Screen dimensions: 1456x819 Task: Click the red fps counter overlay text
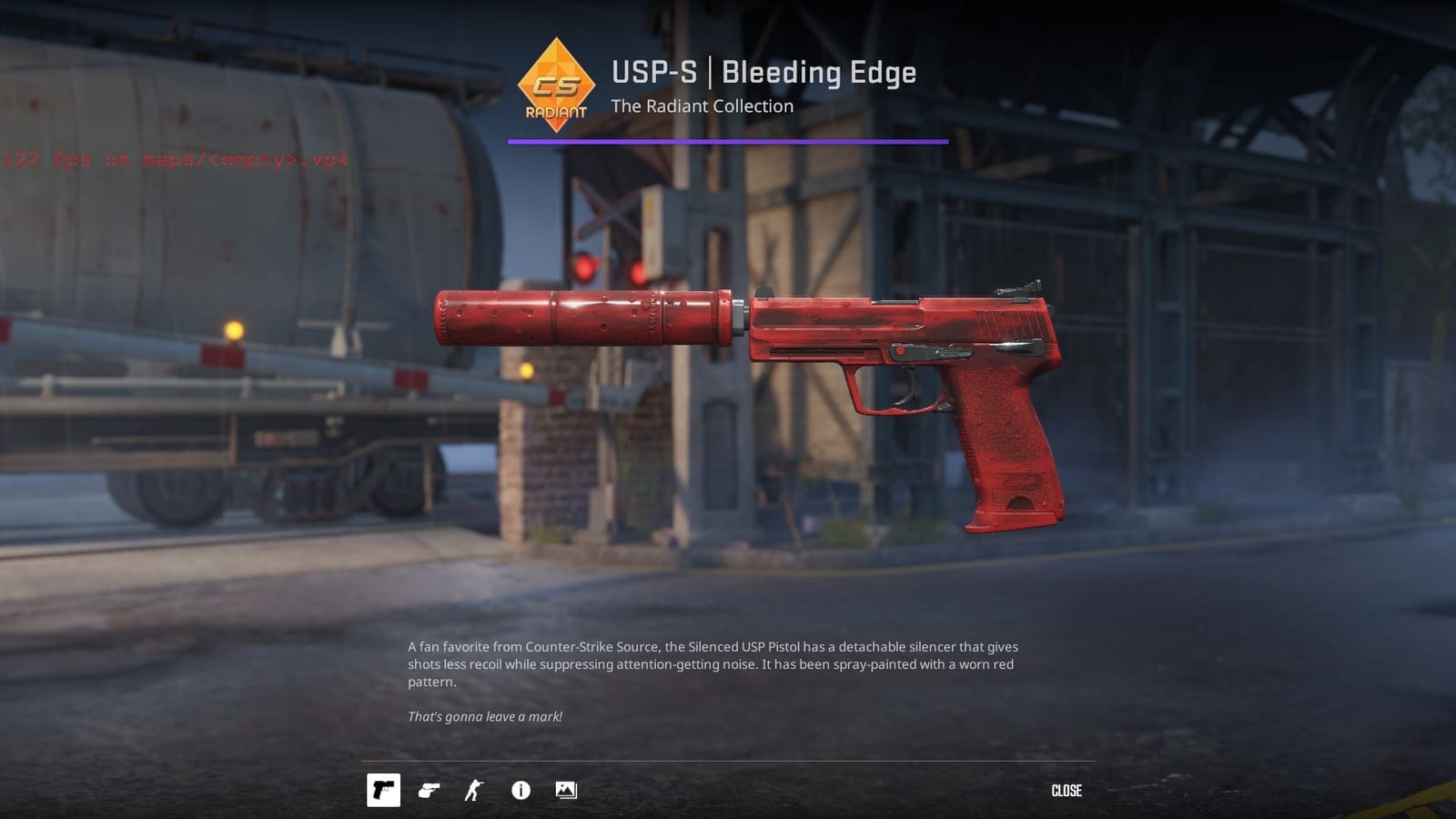173,160
